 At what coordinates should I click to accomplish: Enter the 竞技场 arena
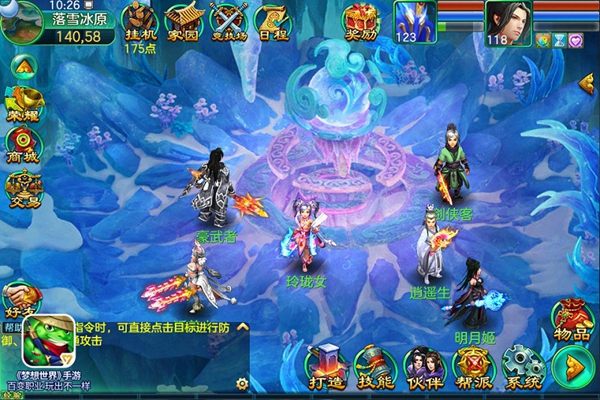227,20
